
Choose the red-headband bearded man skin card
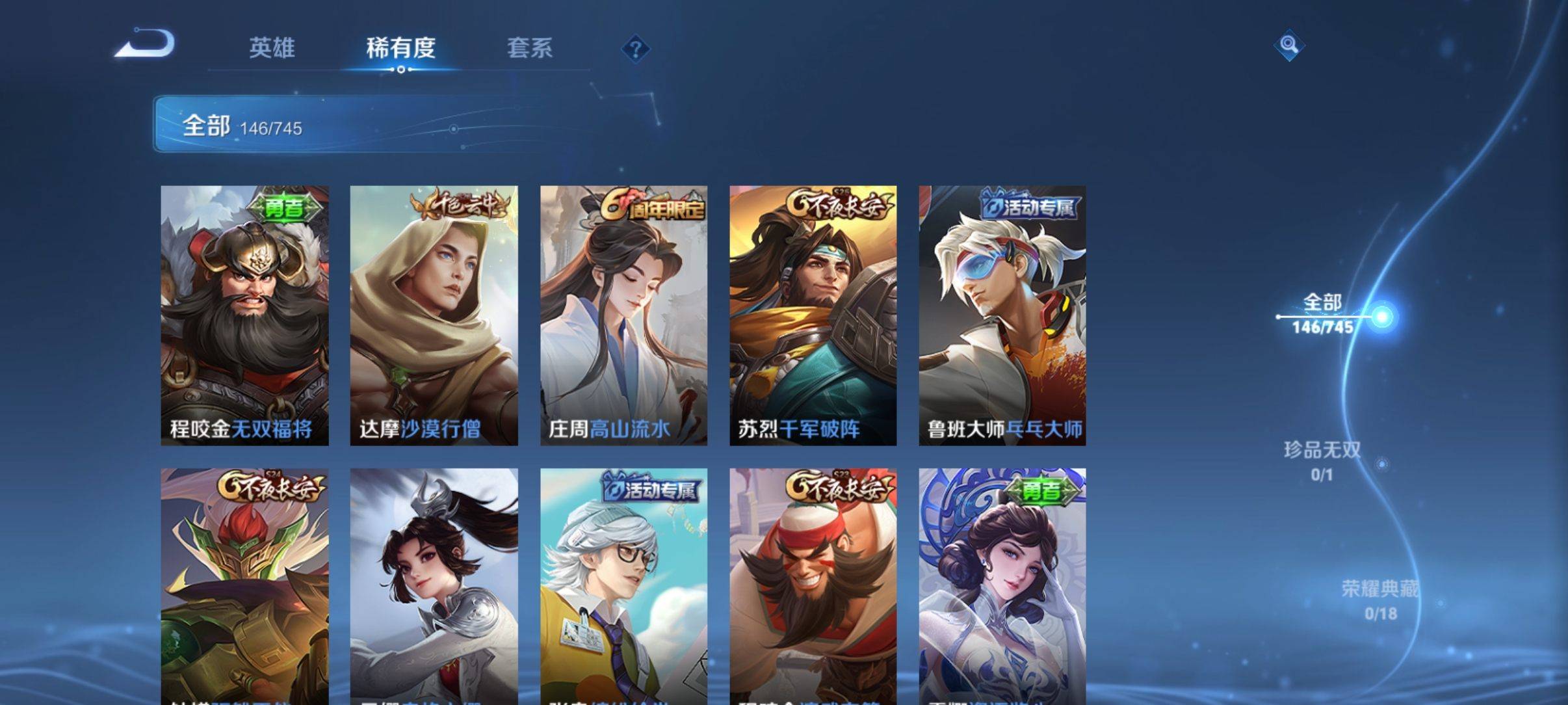[x=813, y=585]
